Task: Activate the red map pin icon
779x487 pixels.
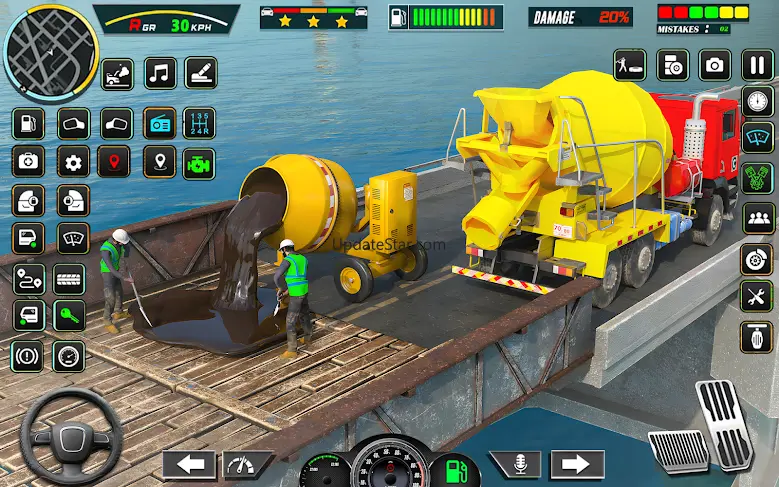Action: (116, 161)
